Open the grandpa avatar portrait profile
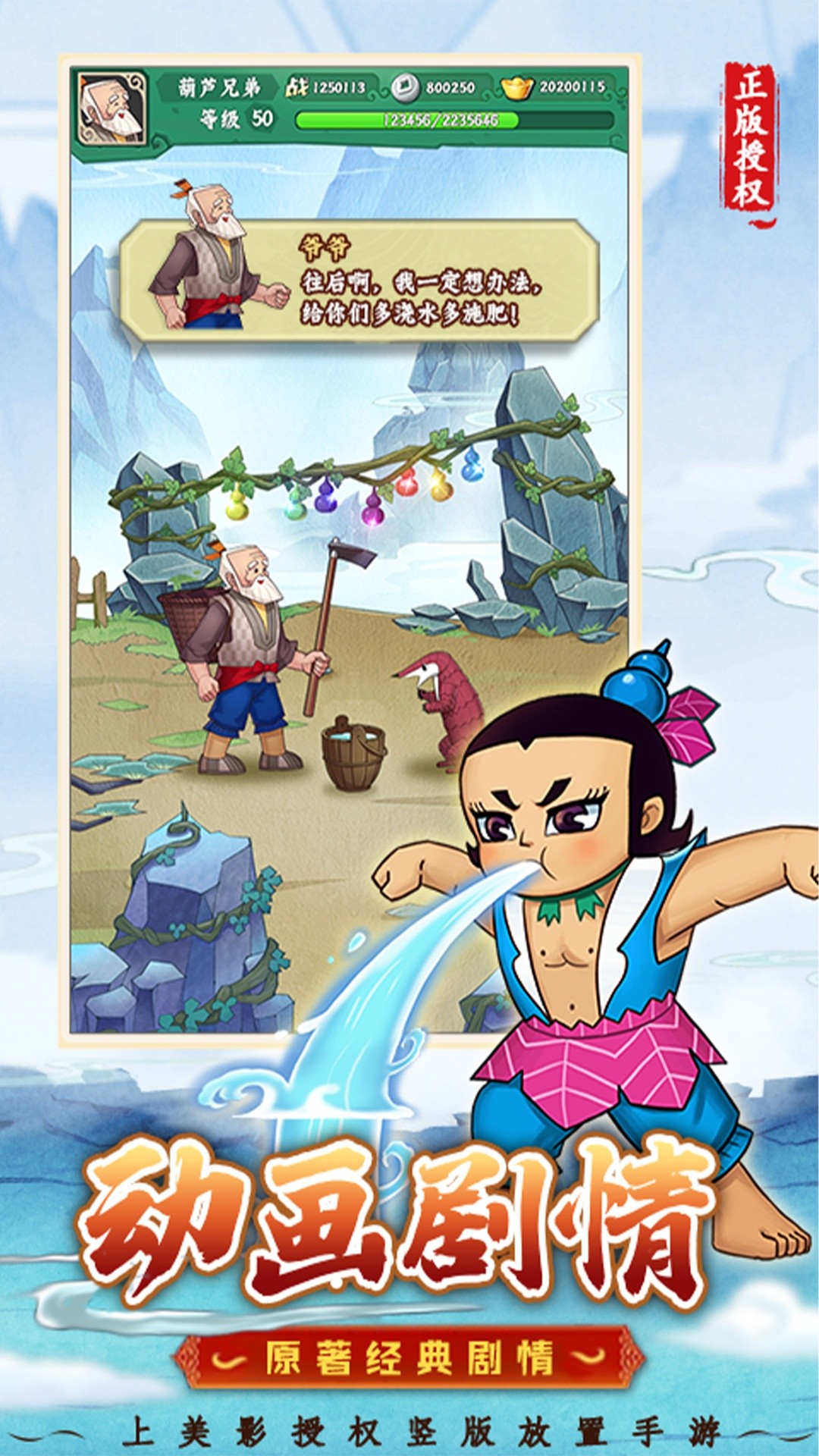819x1456 pixels. point(112,108)
